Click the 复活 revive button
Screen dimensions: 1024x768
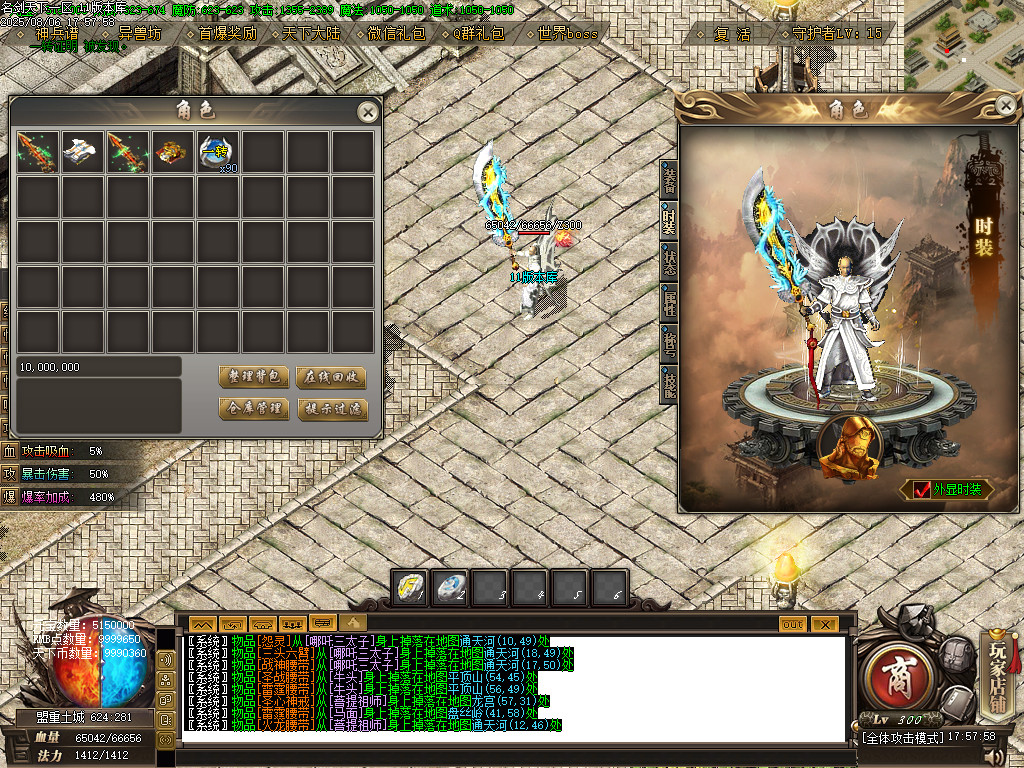pyautogui.click(x=732, y=33)
